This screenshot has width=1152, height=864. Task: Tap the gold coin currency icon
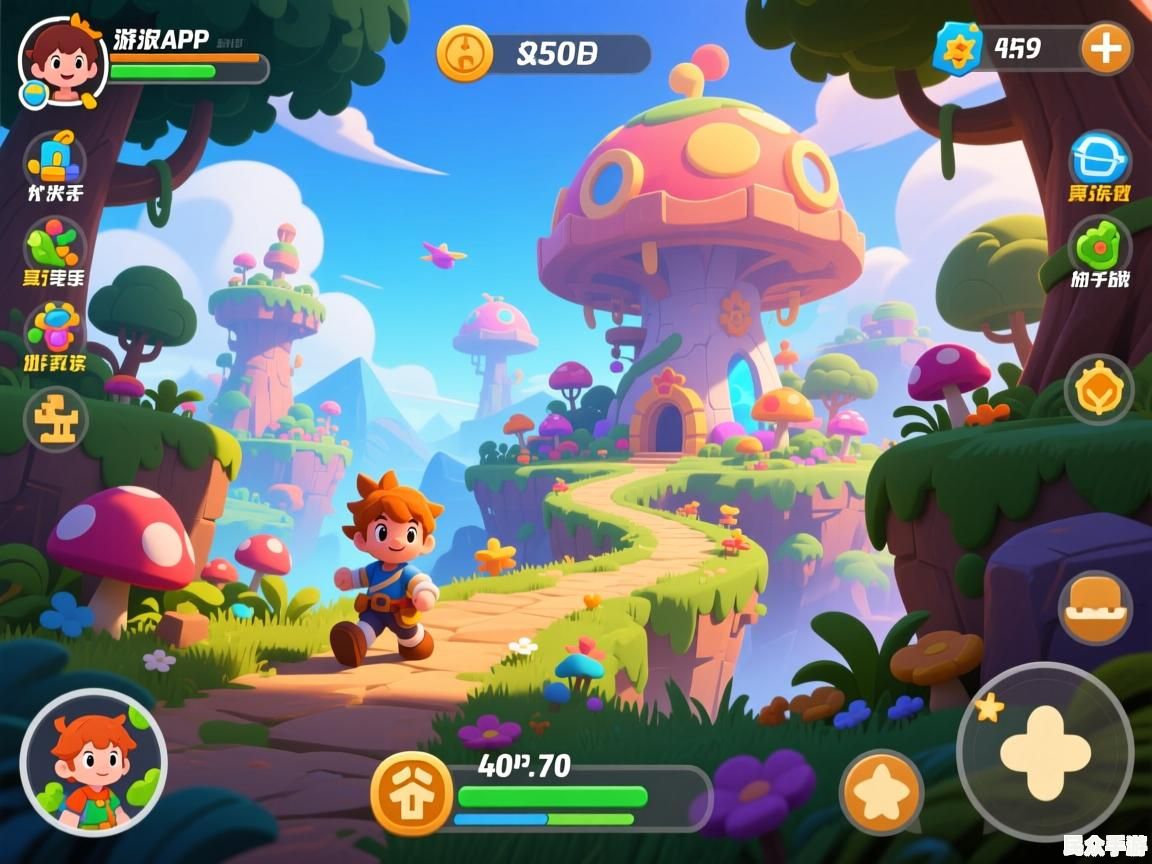pyautogui.click(x=464, y=53)
